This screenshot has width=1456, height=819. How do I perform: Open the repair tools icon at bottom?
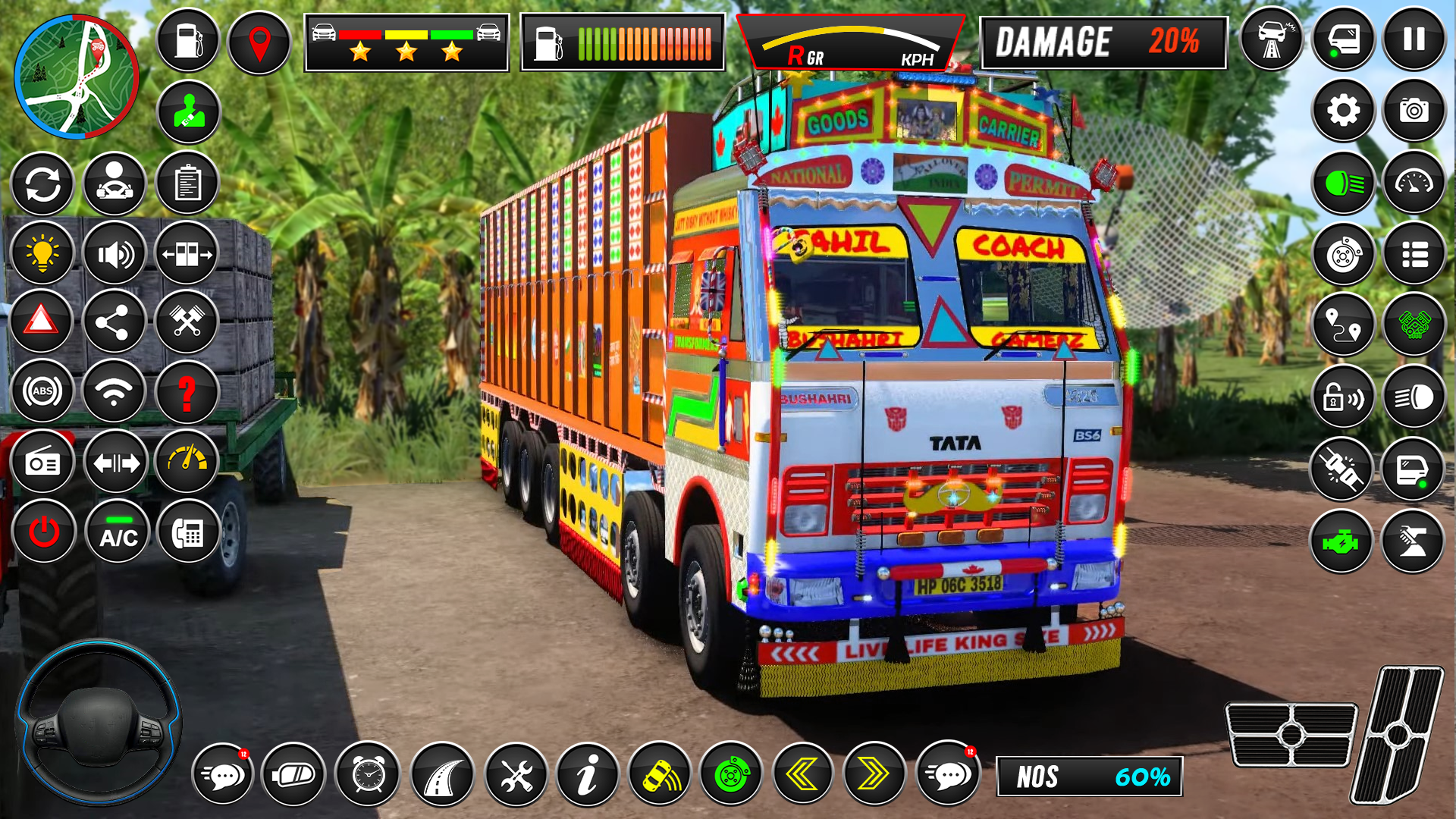point(516,774)
